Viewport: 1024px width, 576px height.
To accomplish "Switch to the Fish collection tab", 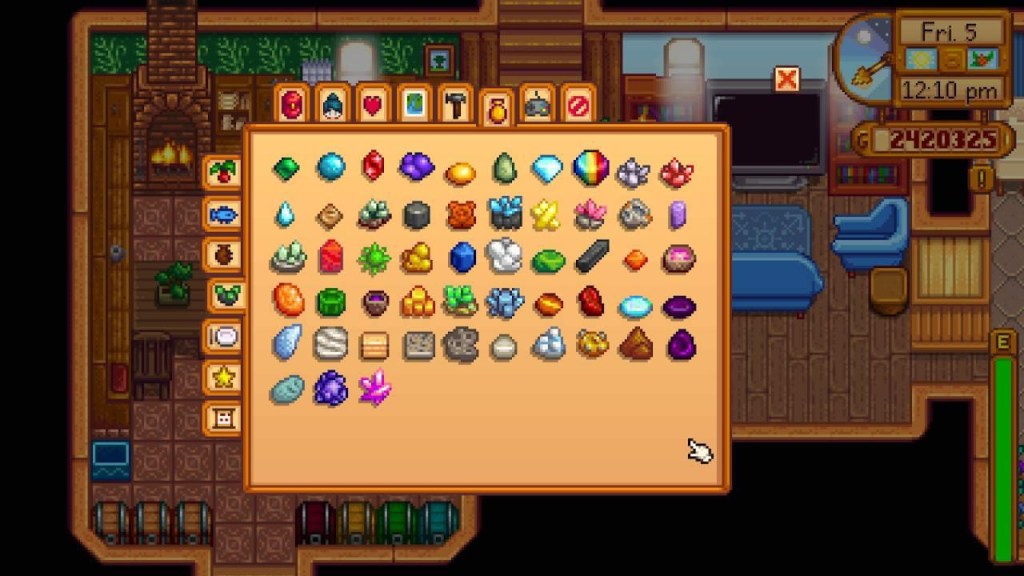I will [x=223, y=213].
